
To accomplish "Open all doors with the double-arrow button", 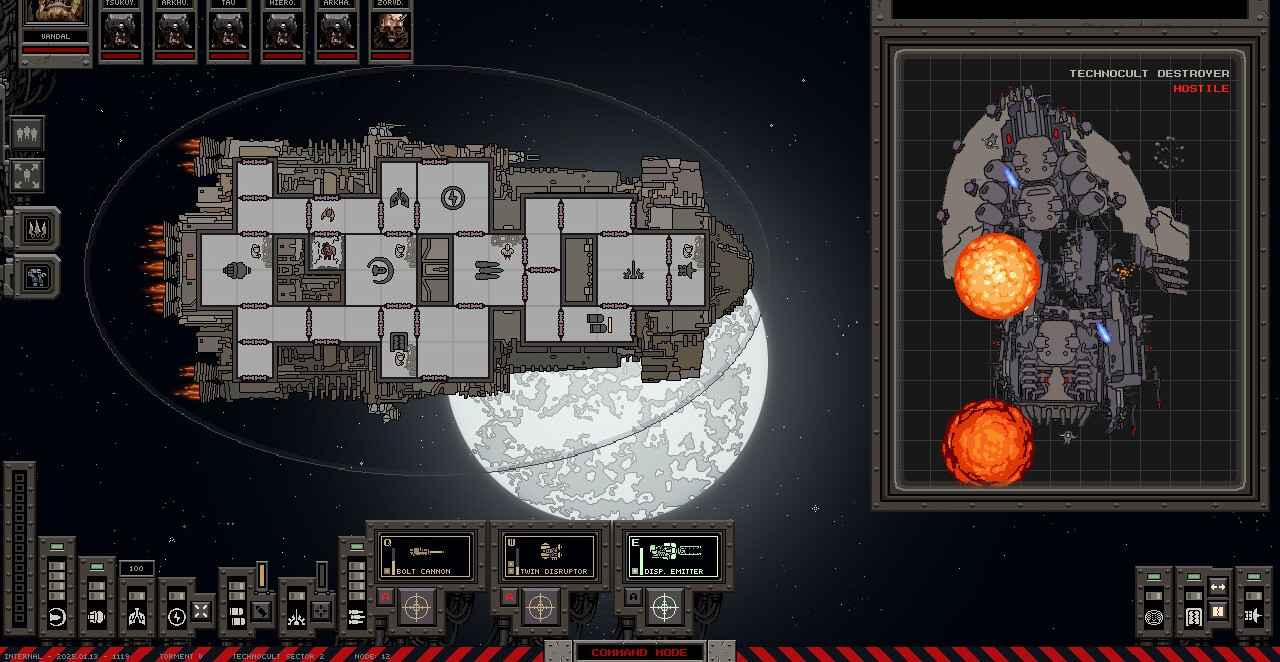I will (x=1217, y=587).
